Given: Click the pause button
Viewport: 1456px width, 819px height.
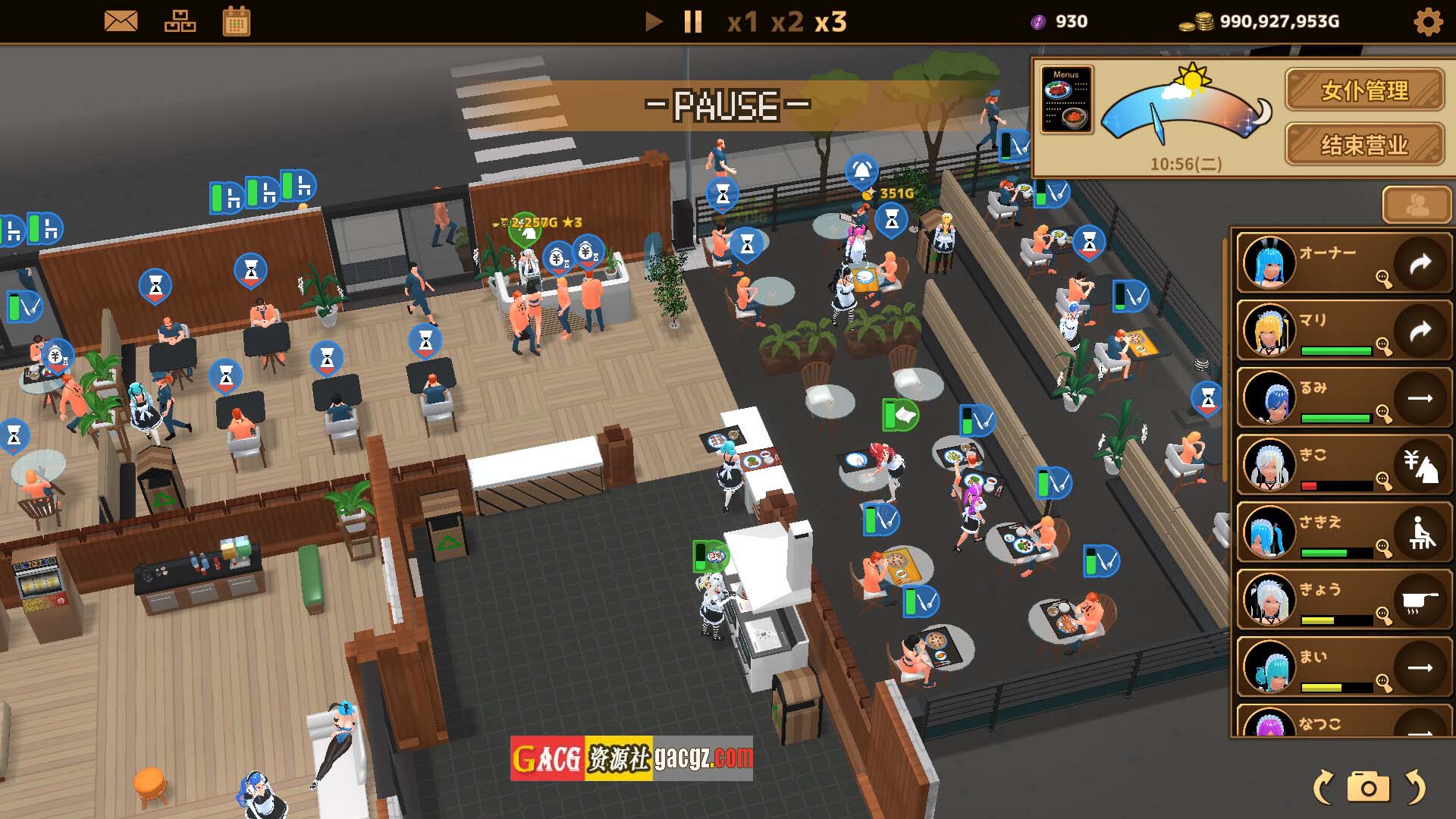Looking at the screenshot, I should 692,21.
